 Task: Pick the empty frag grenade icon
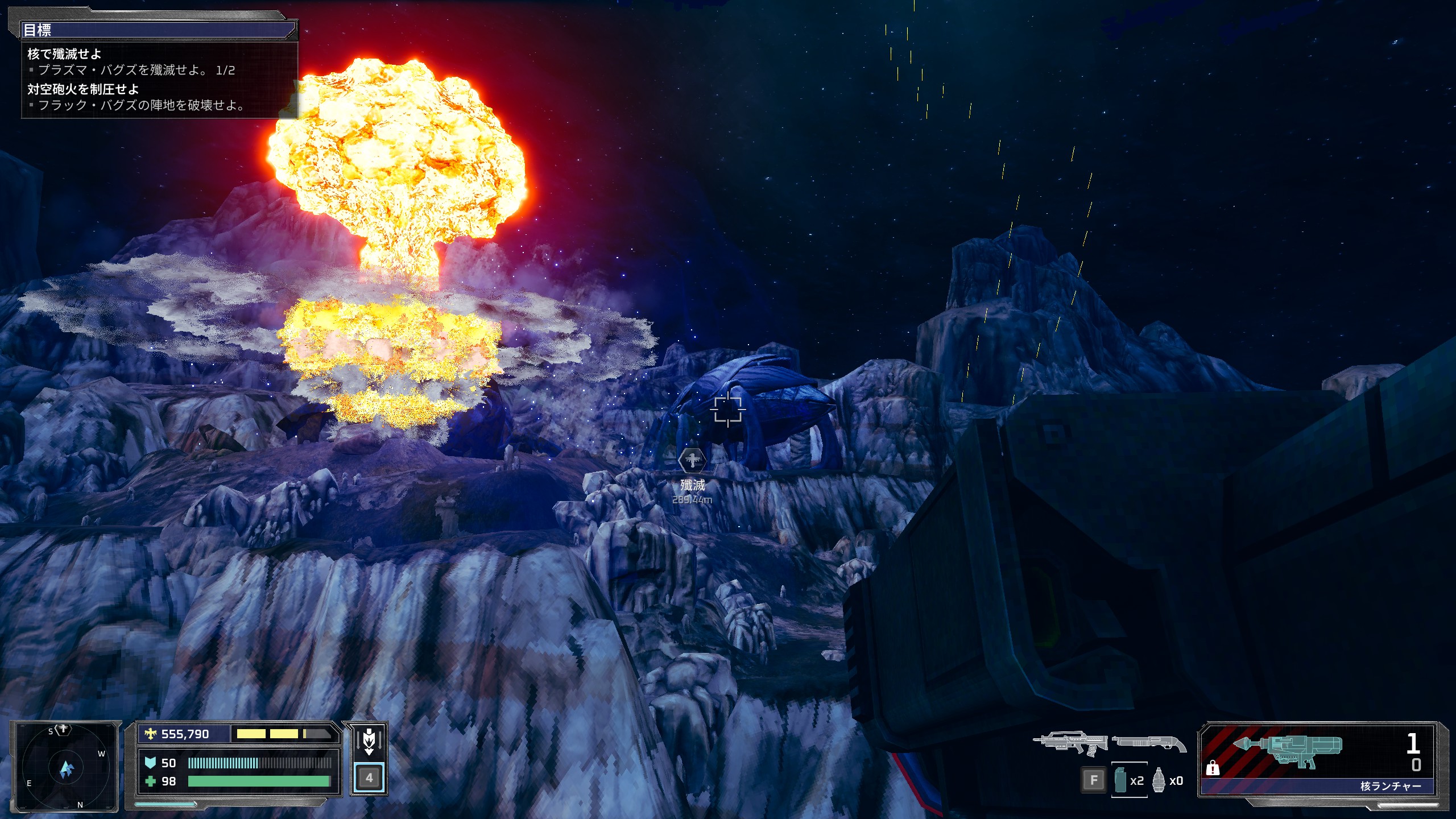point(1159,780)
